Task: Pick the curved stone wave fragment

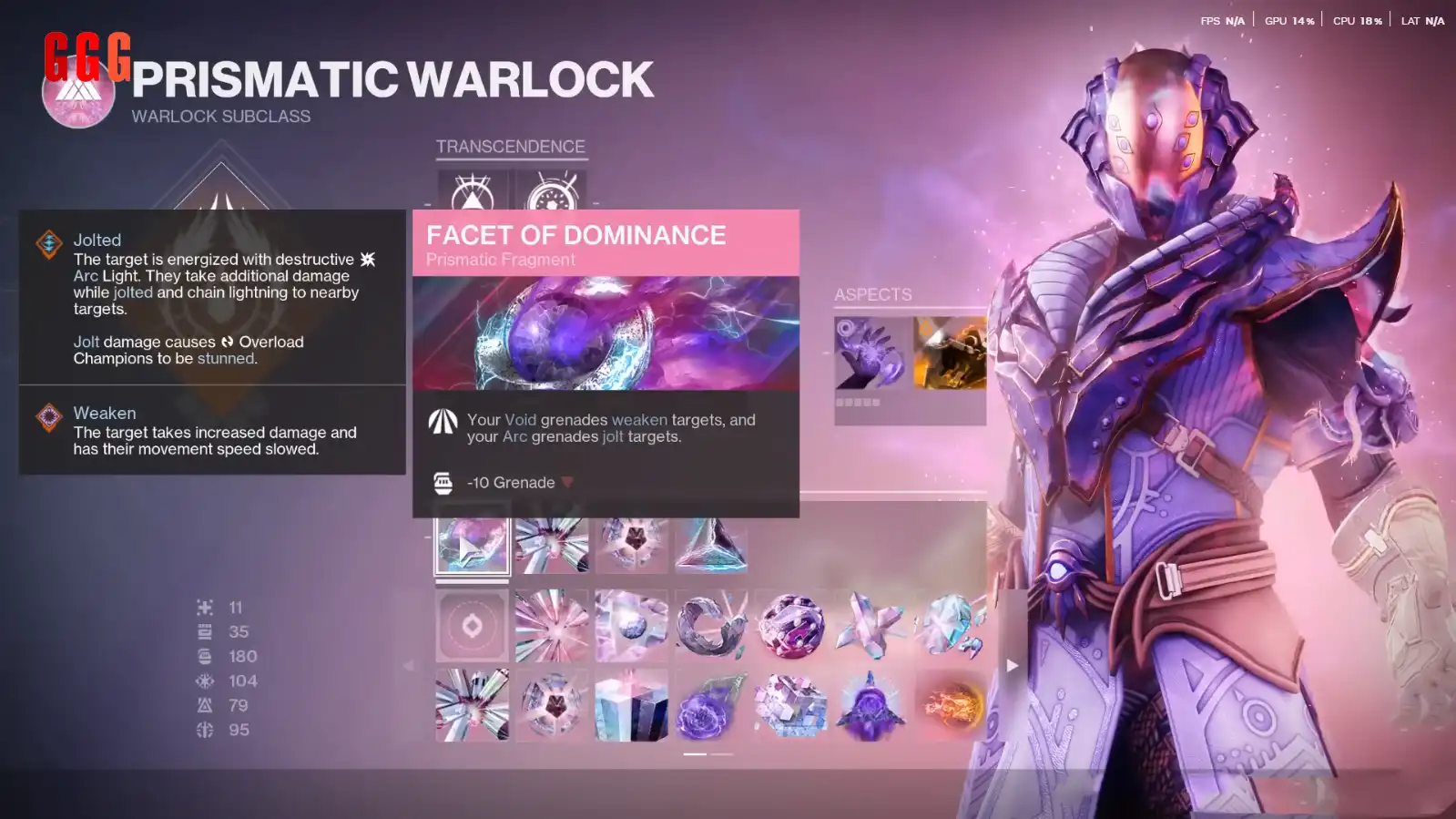Action: click(x=711, y=626)
